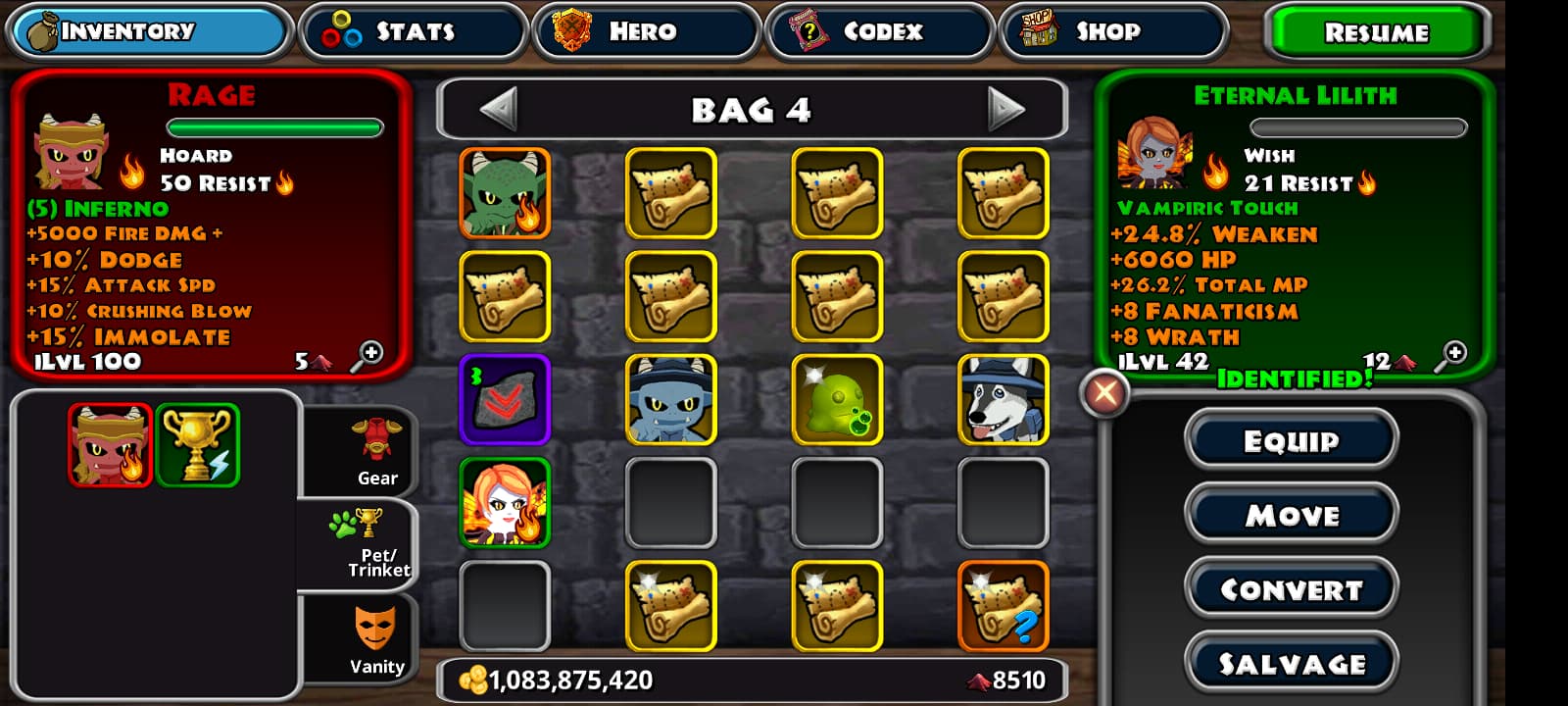
Task: Switch to the Stats tab
Action: pos(413,31)
